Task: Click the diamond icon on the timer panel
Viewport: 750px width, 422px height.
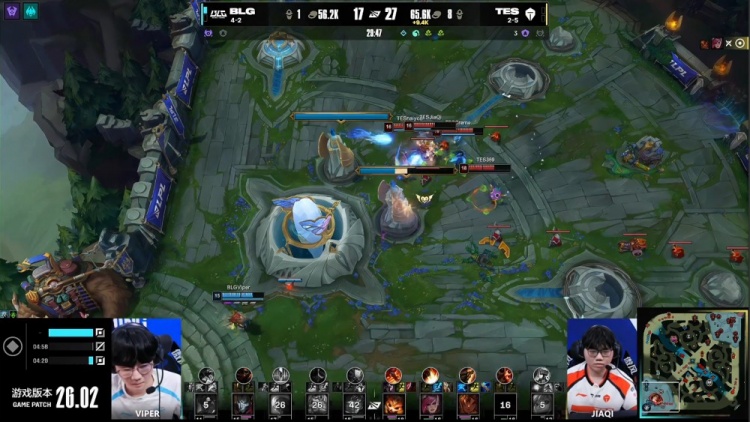Action: point(12,346)
